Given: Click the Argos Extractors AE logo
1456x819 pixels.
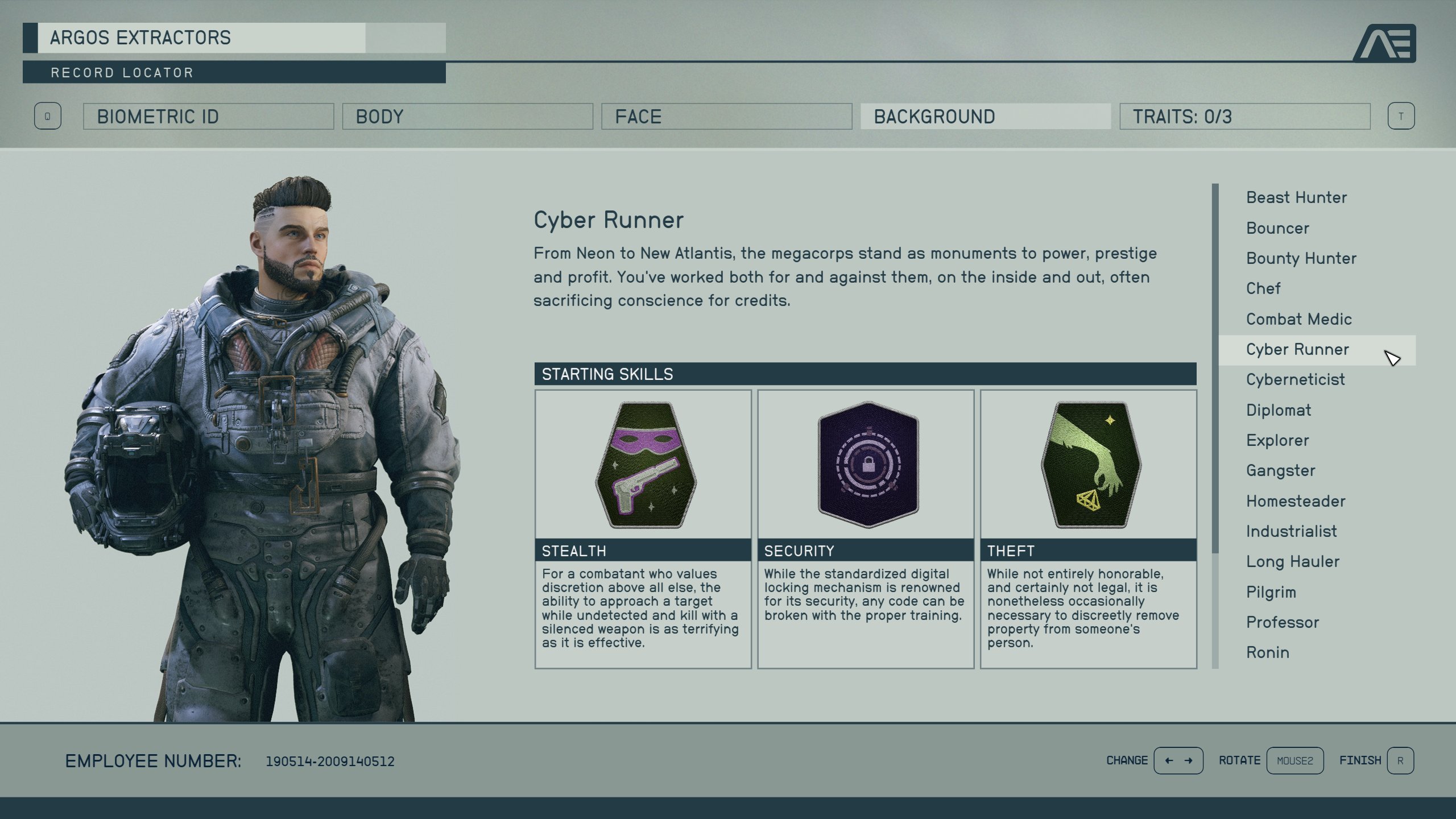Looking at the screenshot, I should pos(1388,44).
